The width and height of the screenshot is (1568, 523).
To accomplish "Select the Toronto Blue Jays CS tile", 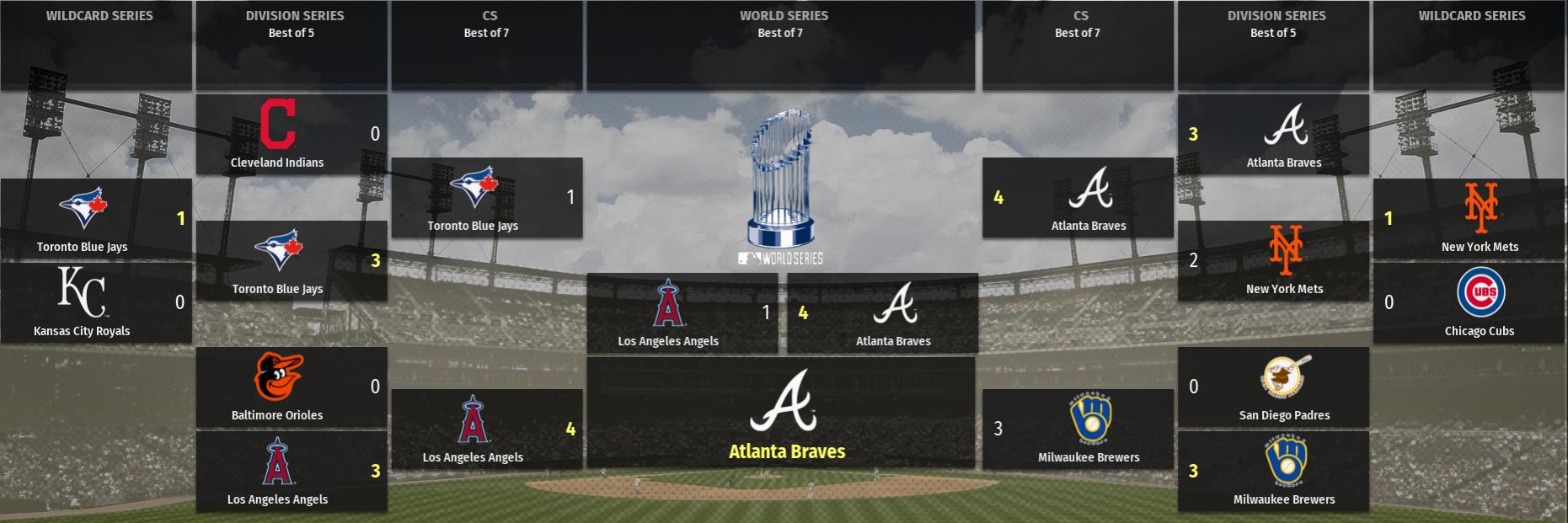I will tap(487, 198).
